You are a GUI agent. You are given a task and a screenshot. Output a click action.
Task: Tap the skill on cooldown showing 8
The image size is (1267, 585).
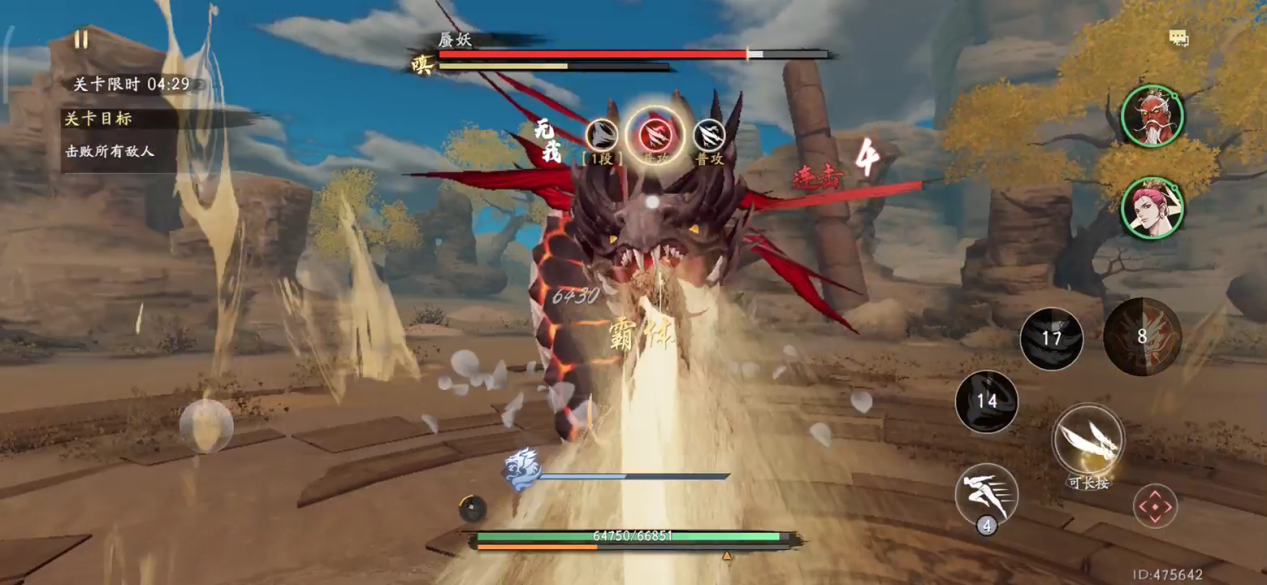tap(1142, 337)
